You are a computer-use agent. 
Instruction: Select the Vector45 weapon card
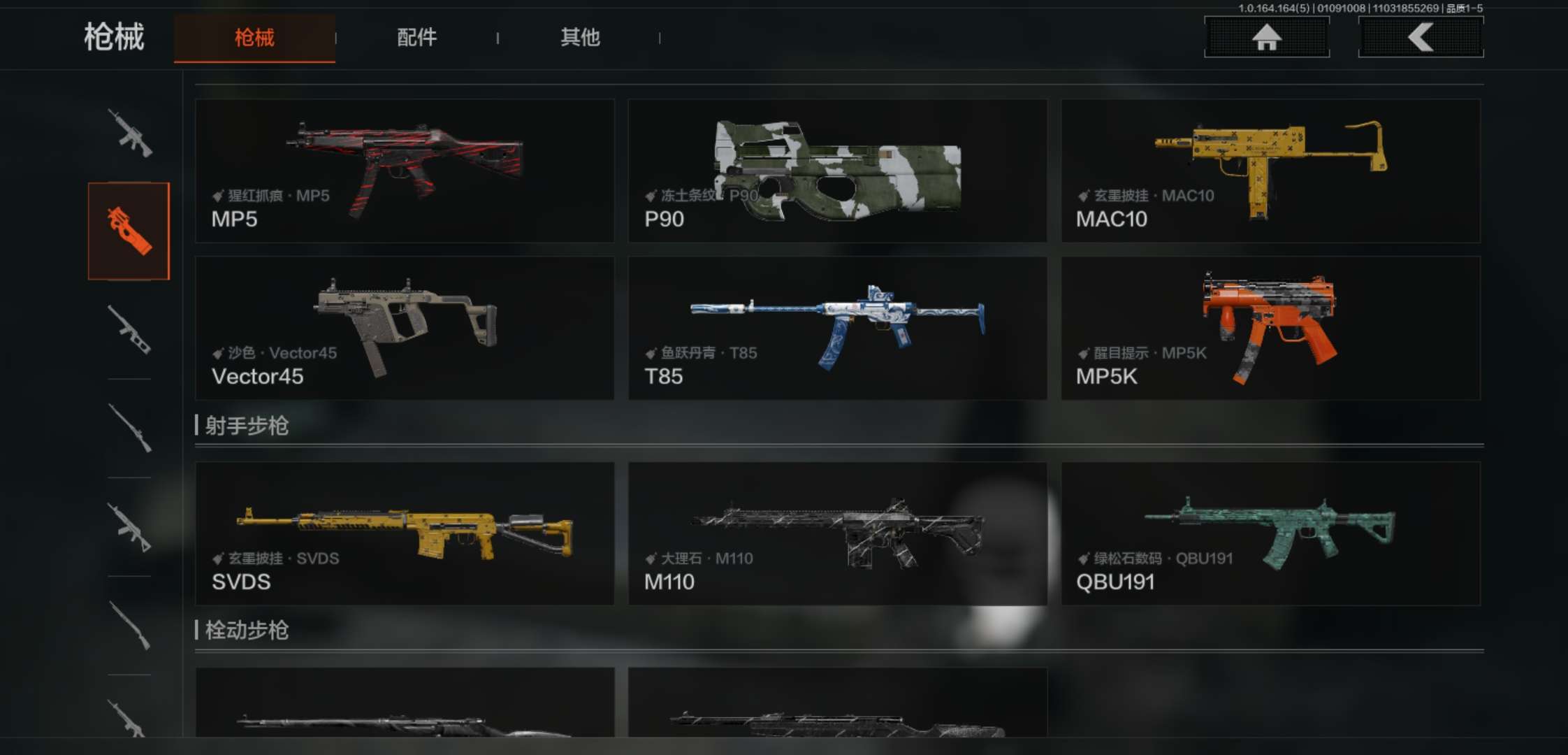click(405, 328)
